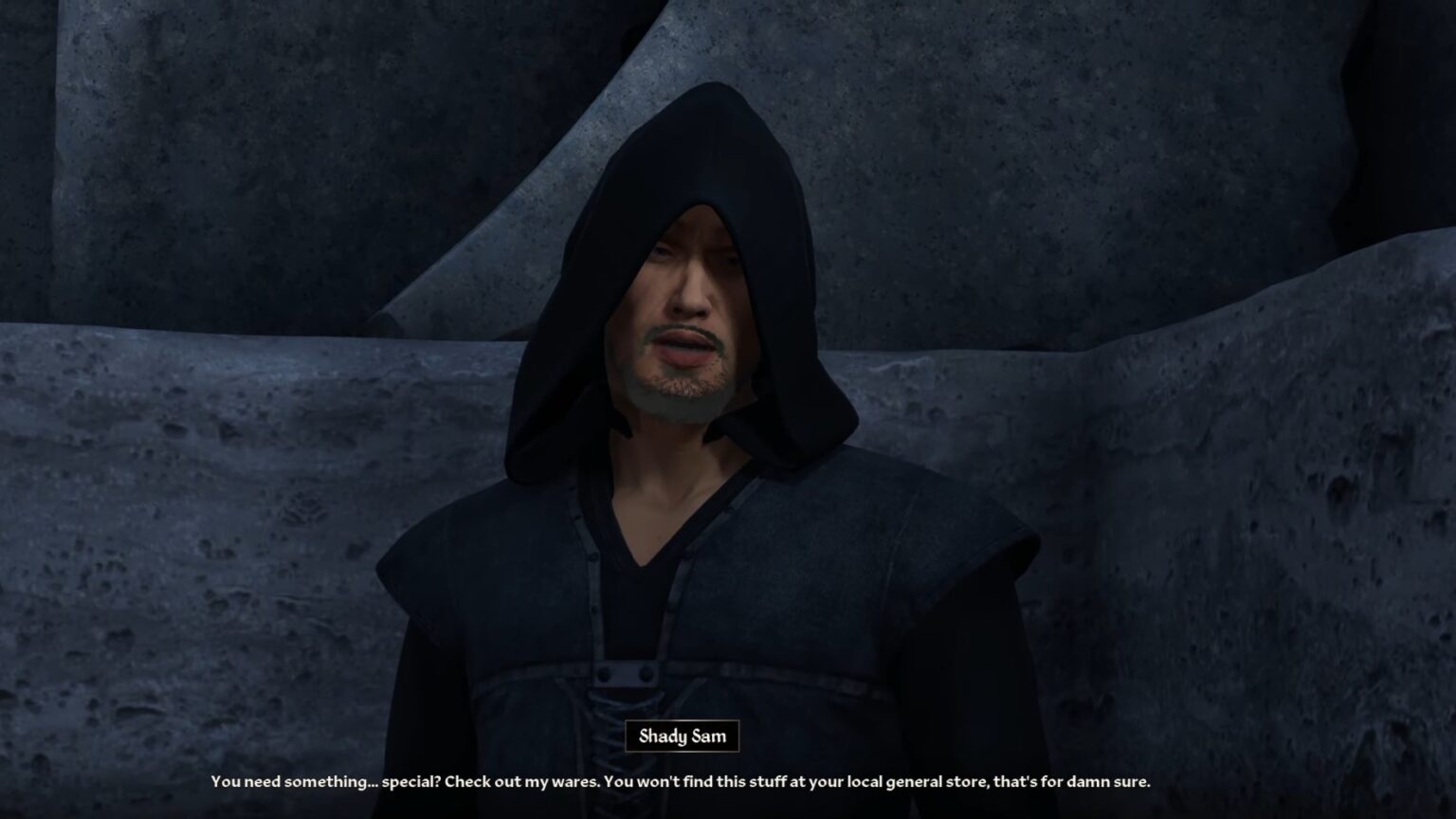Image resolution: width=1456 pixels, height=819 pixels.
Task: Click the riveted strap on Sam's chest
Action: pyautogui.click(x=626, y=673)
